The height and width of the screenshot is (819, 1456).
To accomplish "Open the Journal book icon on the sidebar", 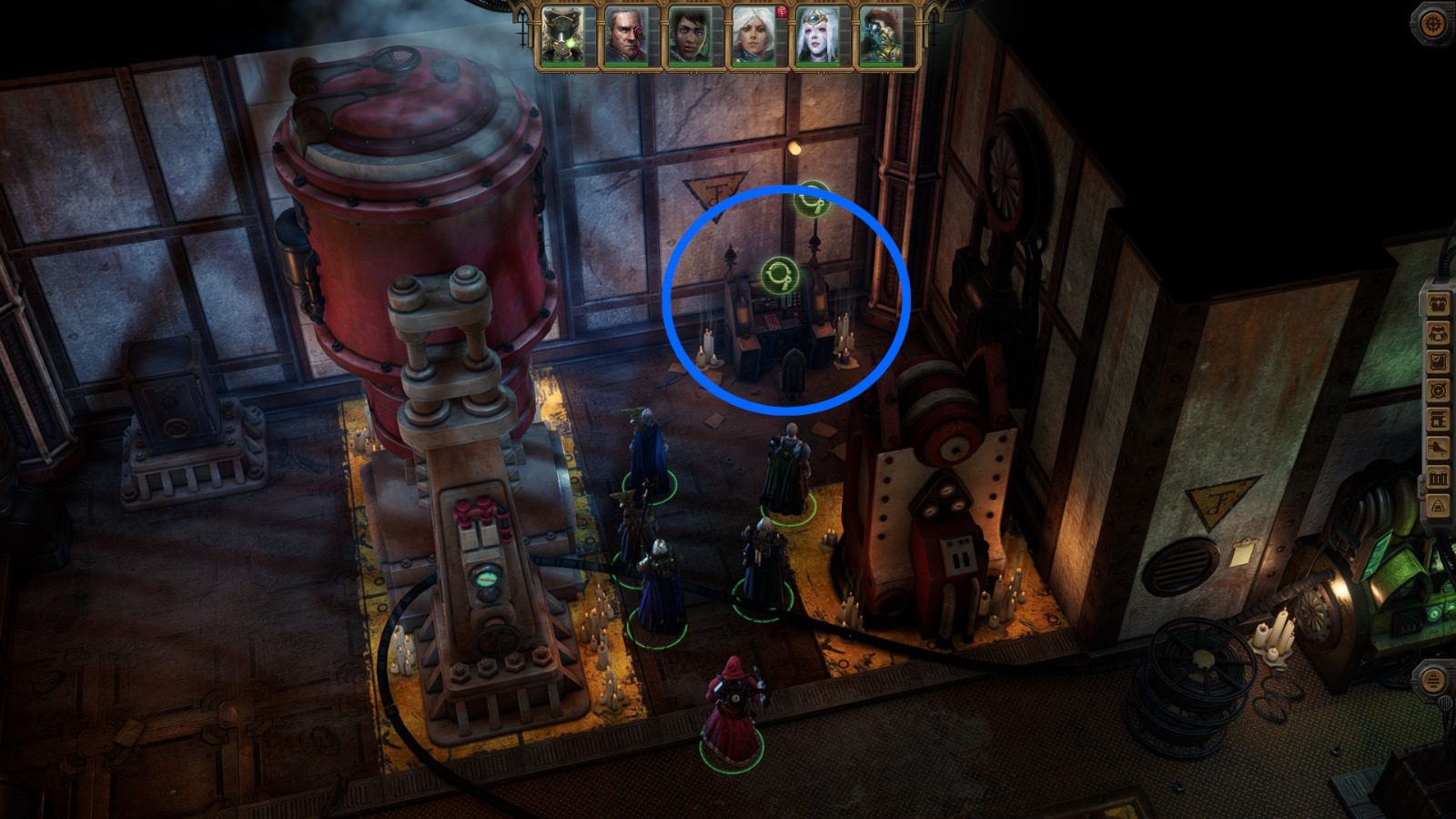I will click(x=1438, y=360).
